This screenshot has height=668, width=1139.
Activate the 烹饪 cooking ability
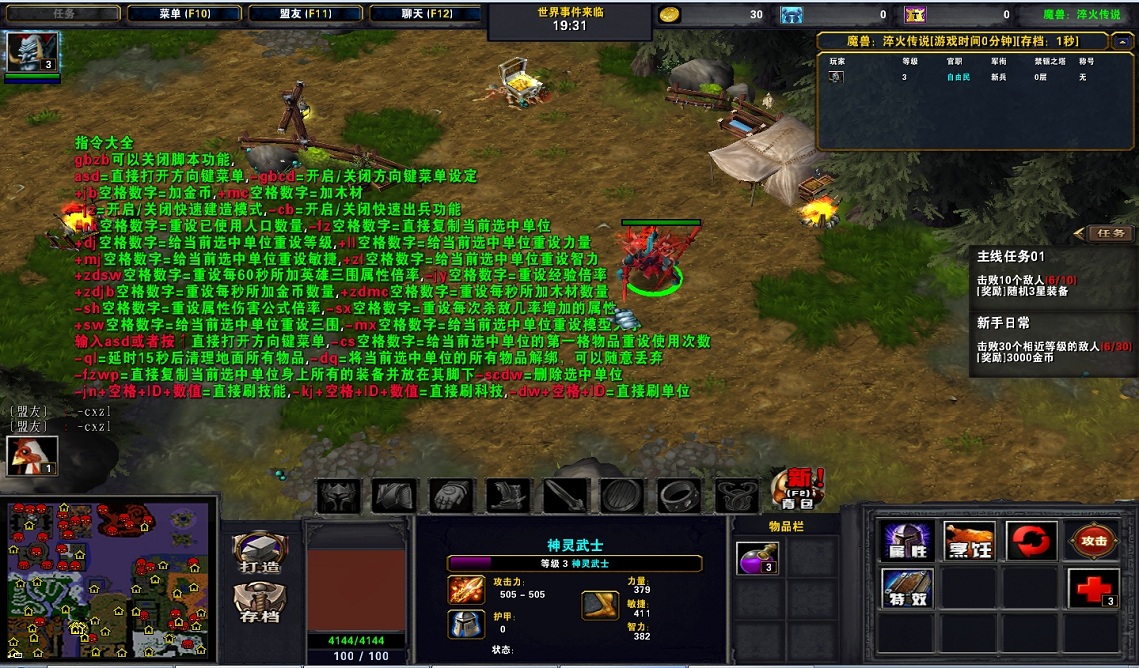click(x=969, y=541)
